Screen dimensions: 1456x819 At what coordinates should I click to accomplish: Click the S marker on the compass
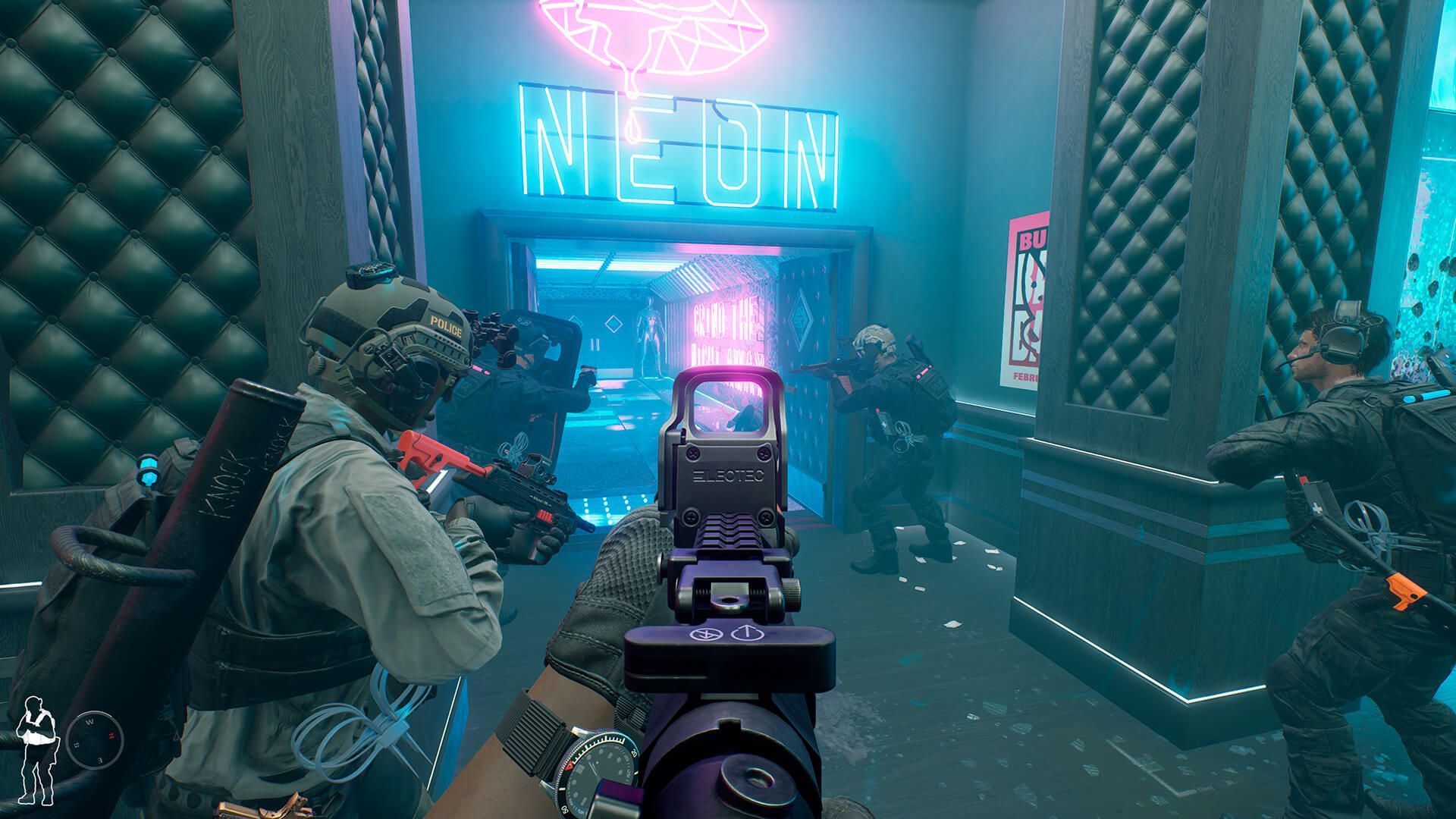click(76, 745)
